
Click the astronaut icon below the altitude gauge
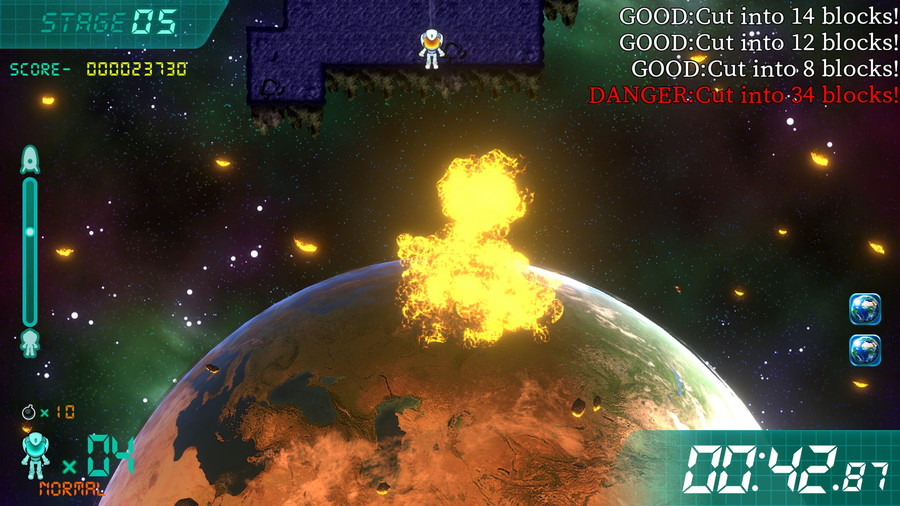(x=30, y=342)
